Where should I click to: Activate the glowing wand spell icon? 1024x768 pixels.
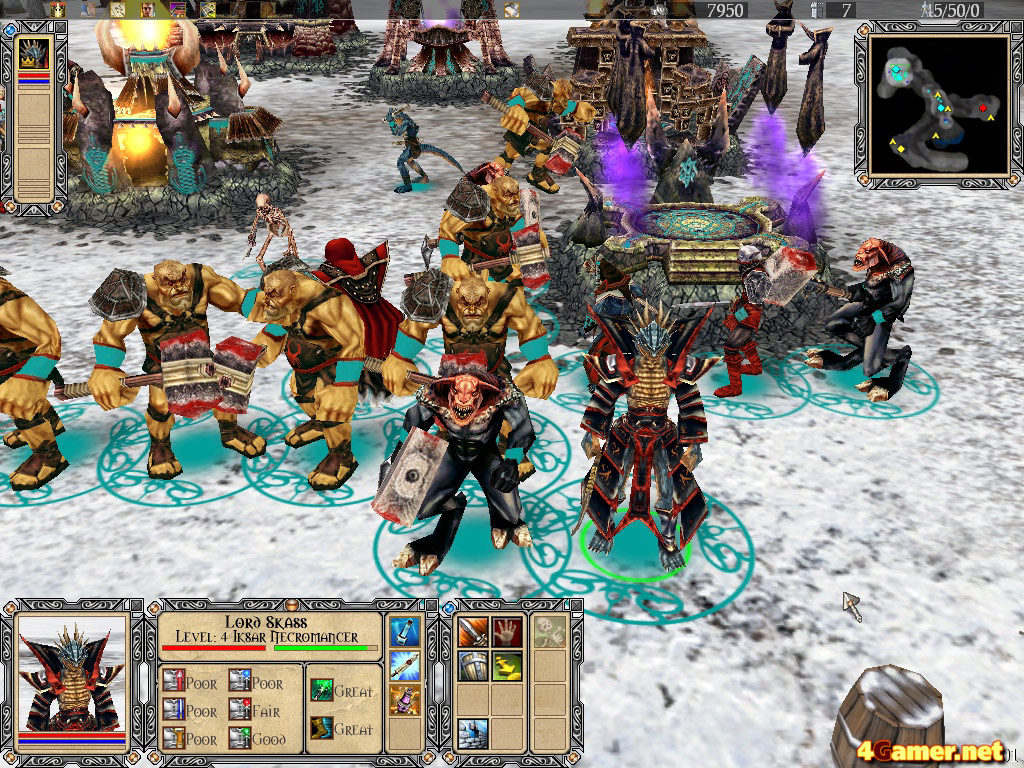coord(404,665)
